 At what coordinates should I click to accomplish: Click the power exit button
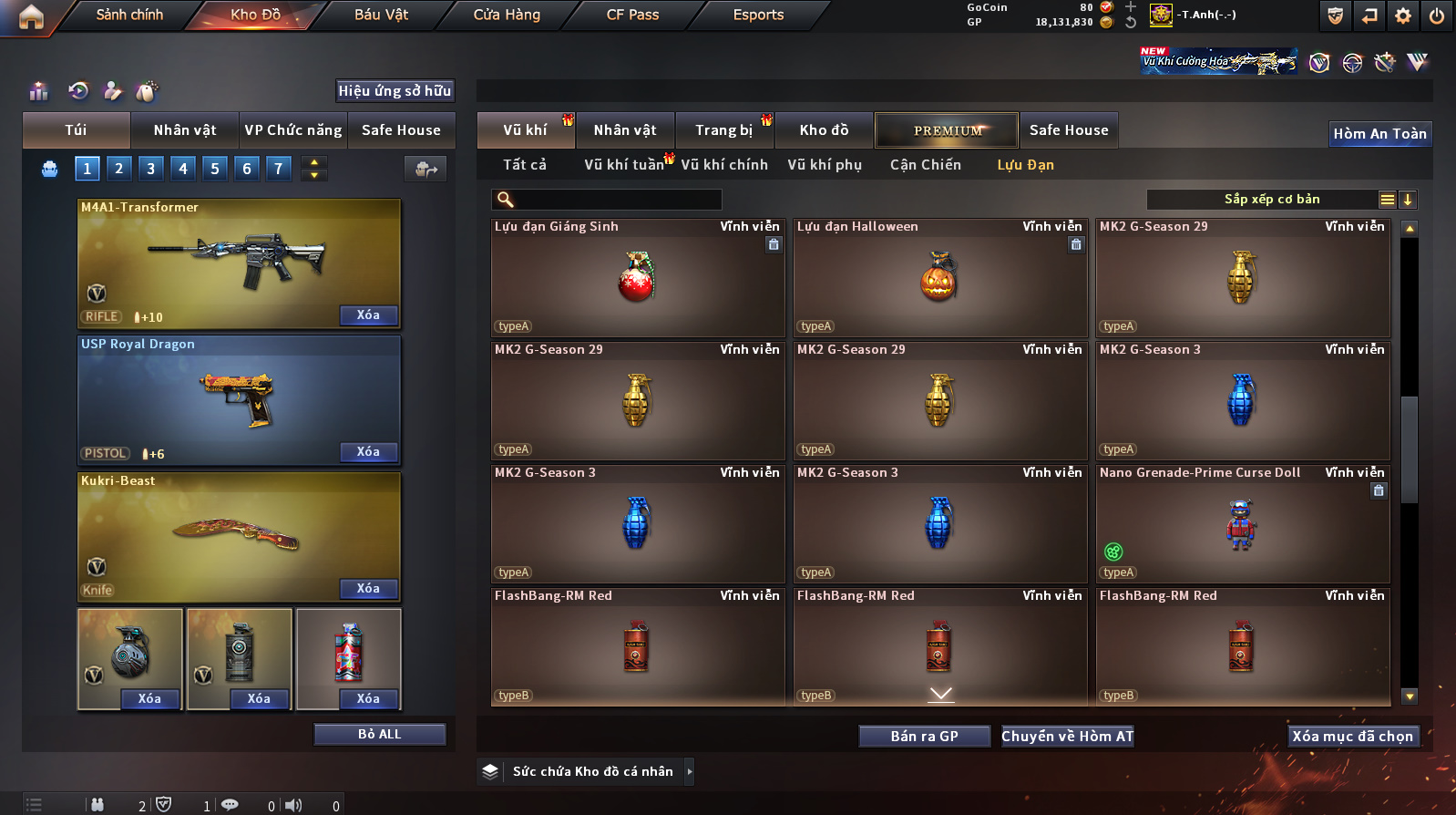click(1436, 15)
